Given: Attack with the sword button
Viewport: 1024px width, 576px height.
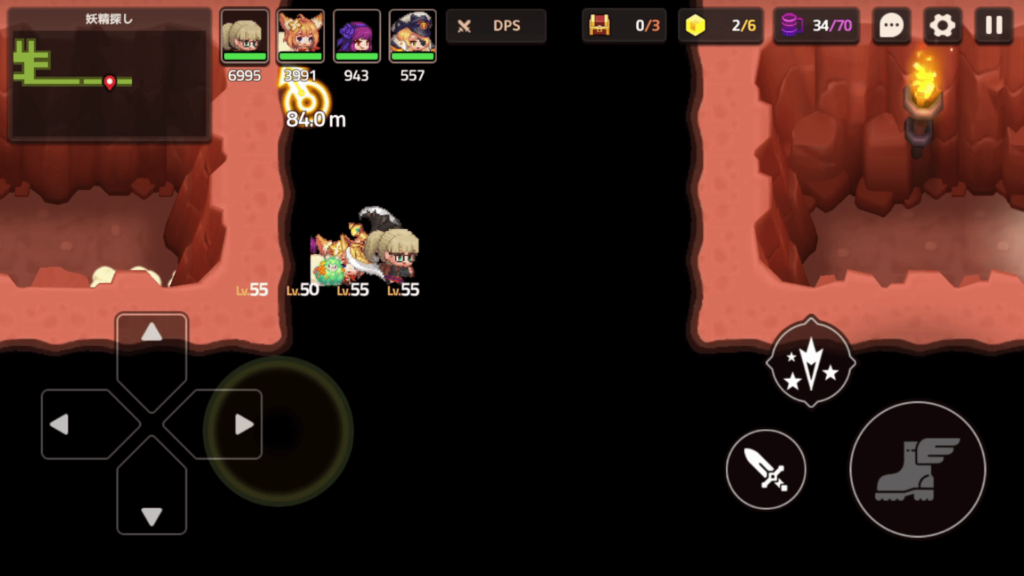Looking at the screenshot, I should coord(766,468).
